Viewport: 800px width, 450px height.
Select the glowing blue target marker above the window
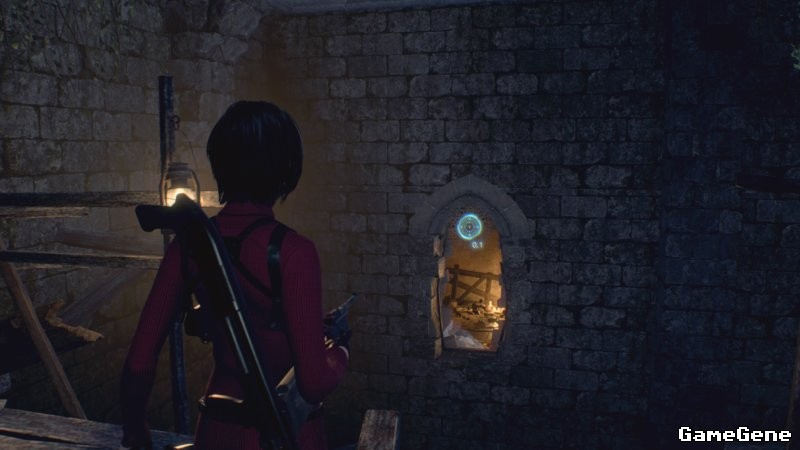click(469, 226)
